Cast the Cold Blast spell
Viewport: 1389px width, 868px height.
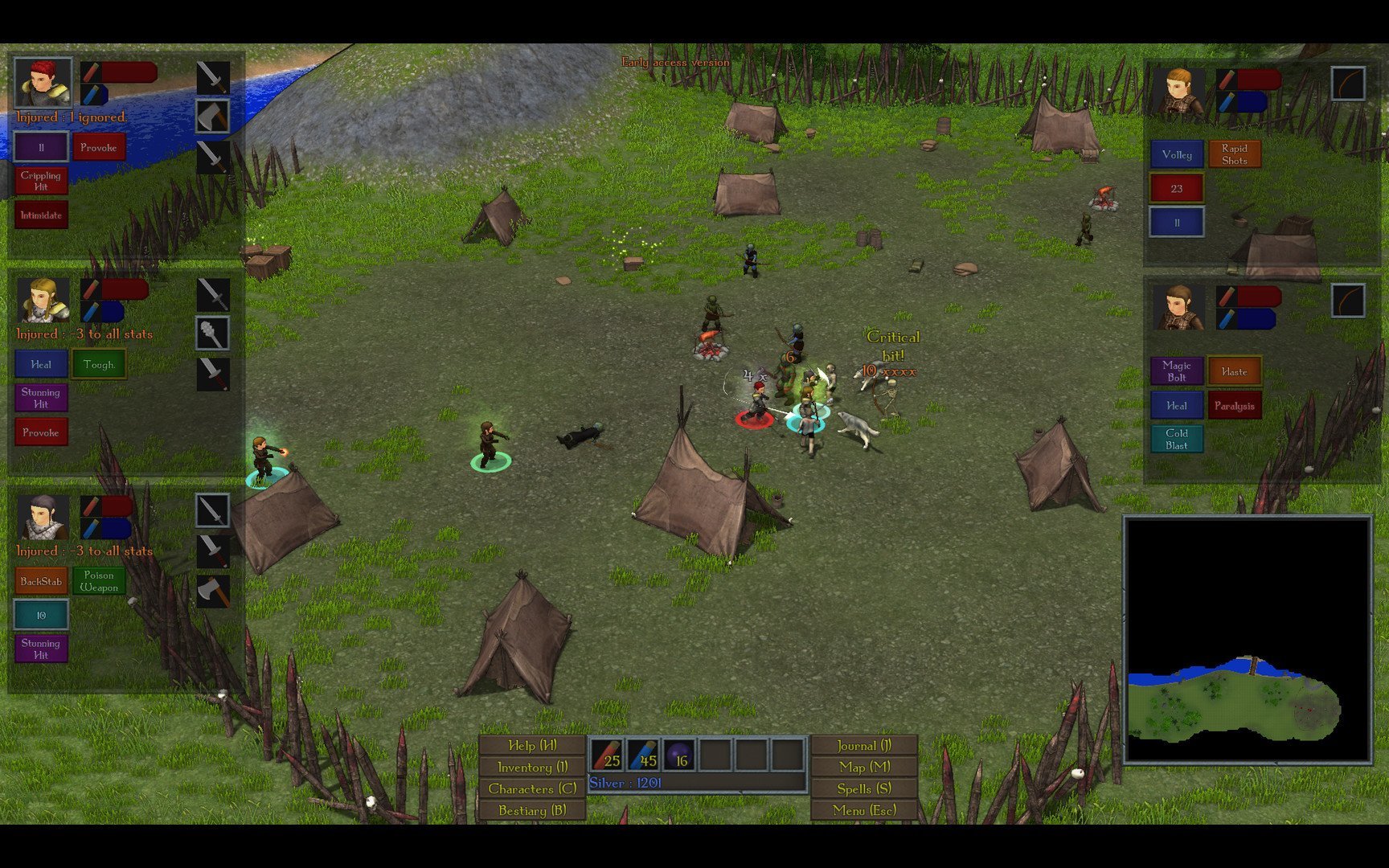coord(1177,439)
